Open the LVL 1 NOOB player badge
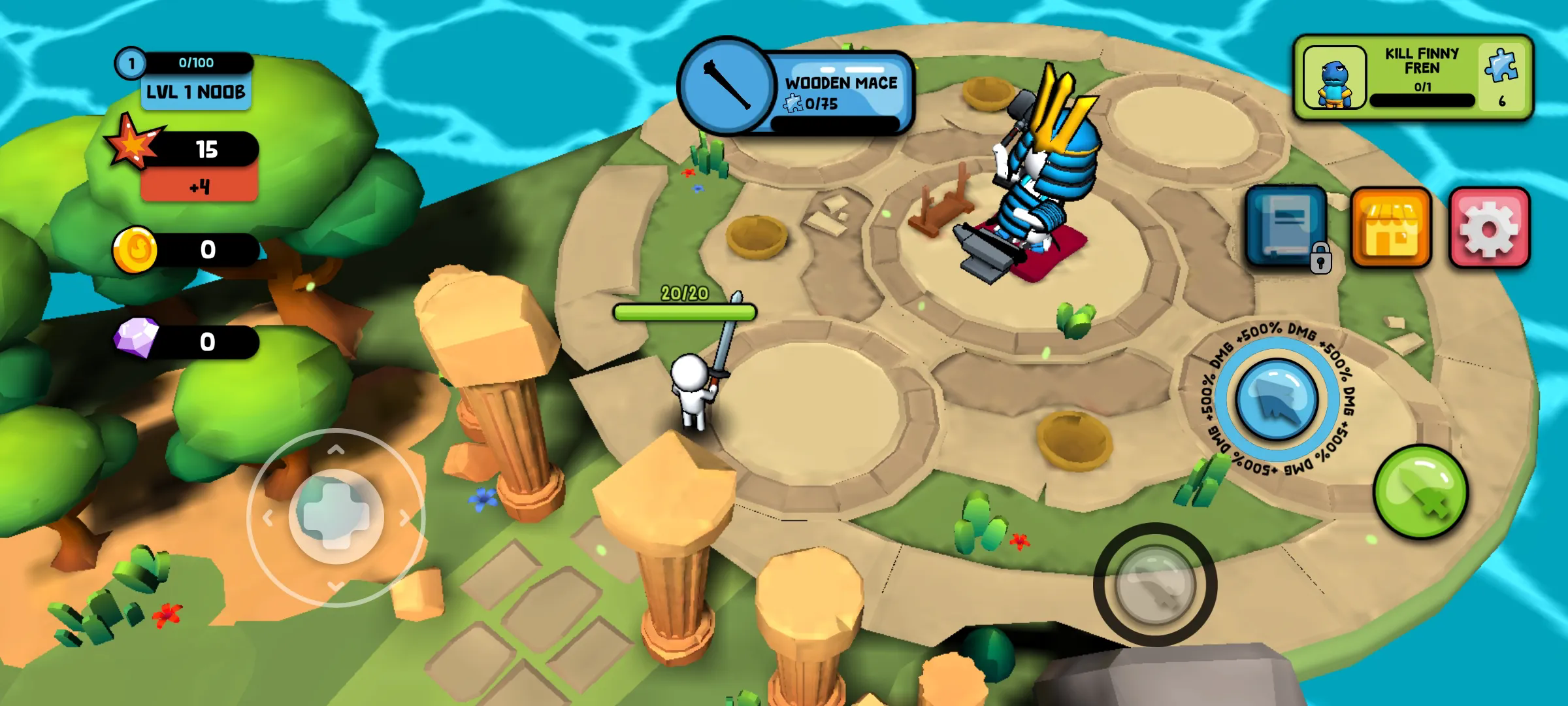This screenshot has height=706, width=1568. coord(196,92)
